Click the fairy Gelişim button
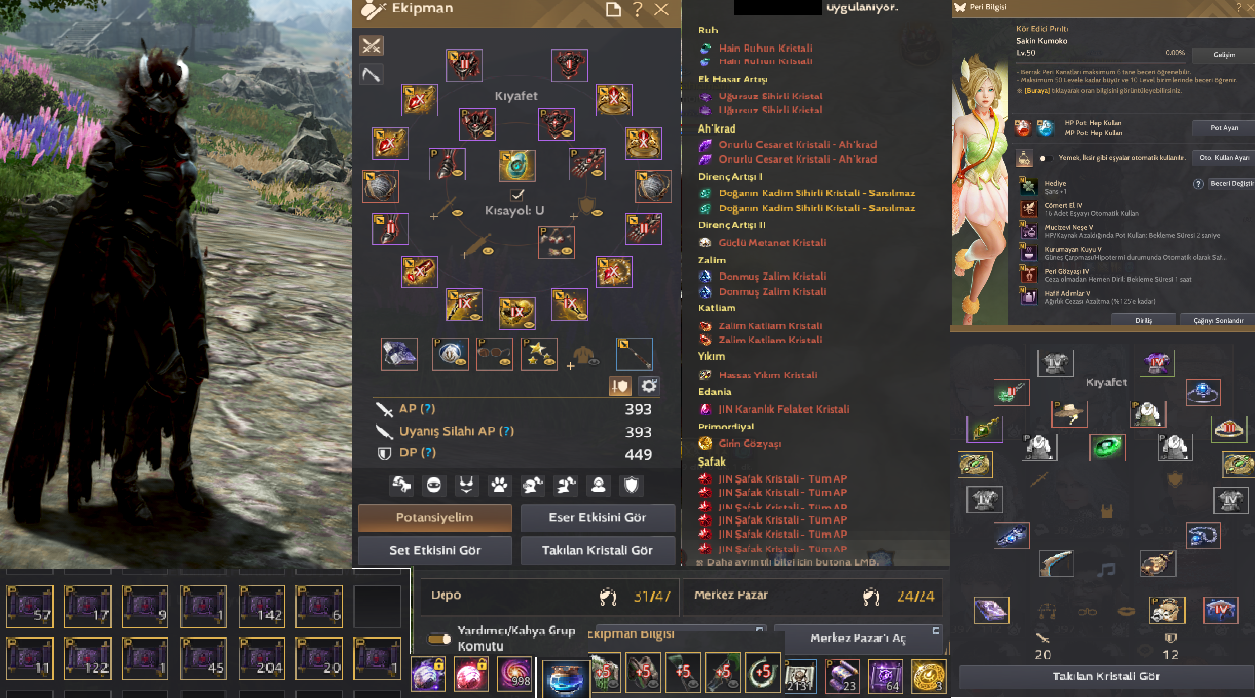1255x698 pixels. click(1224, 54)
